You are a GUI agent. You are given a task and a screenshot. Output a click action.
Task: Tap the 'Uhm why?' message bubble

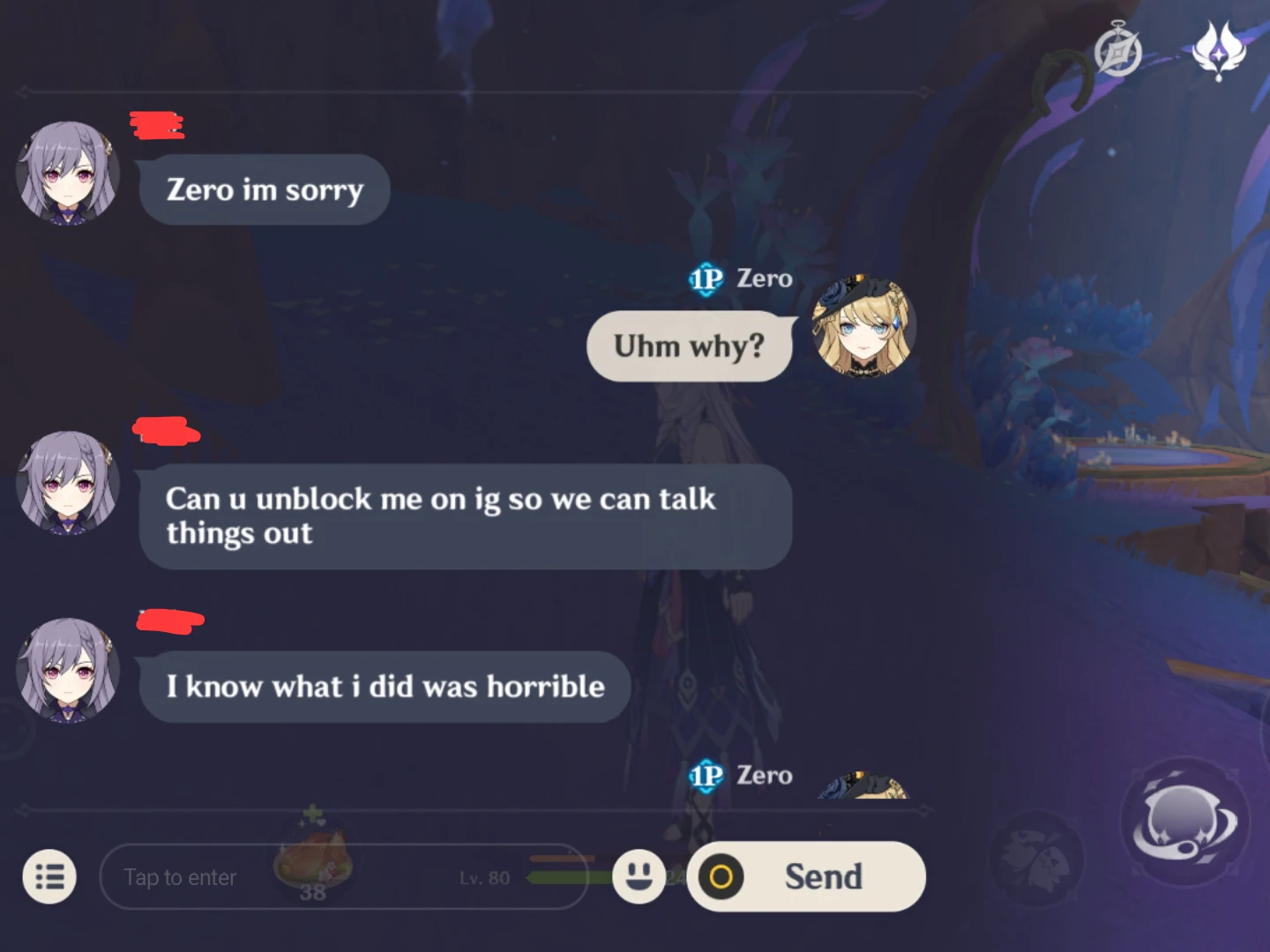689,346
